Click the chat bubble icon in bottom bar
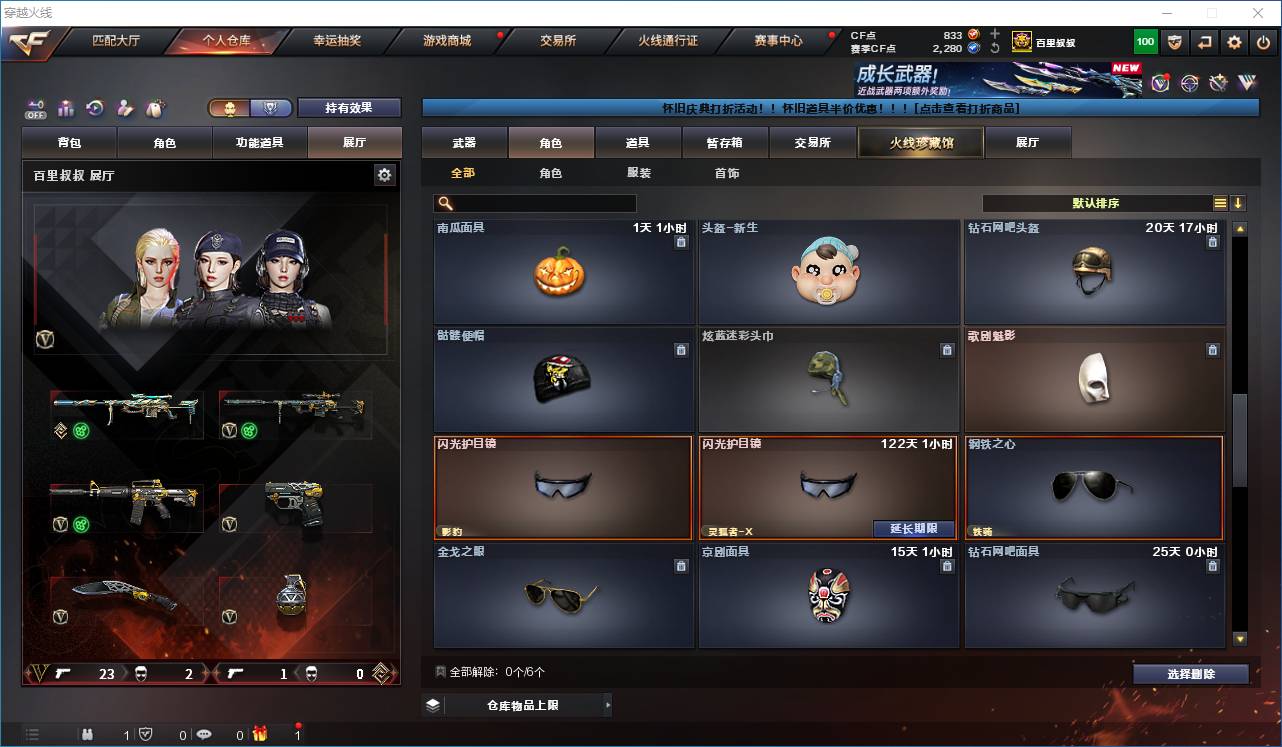The width and height of the screenshot is (1282, 747). pos(204,733)
